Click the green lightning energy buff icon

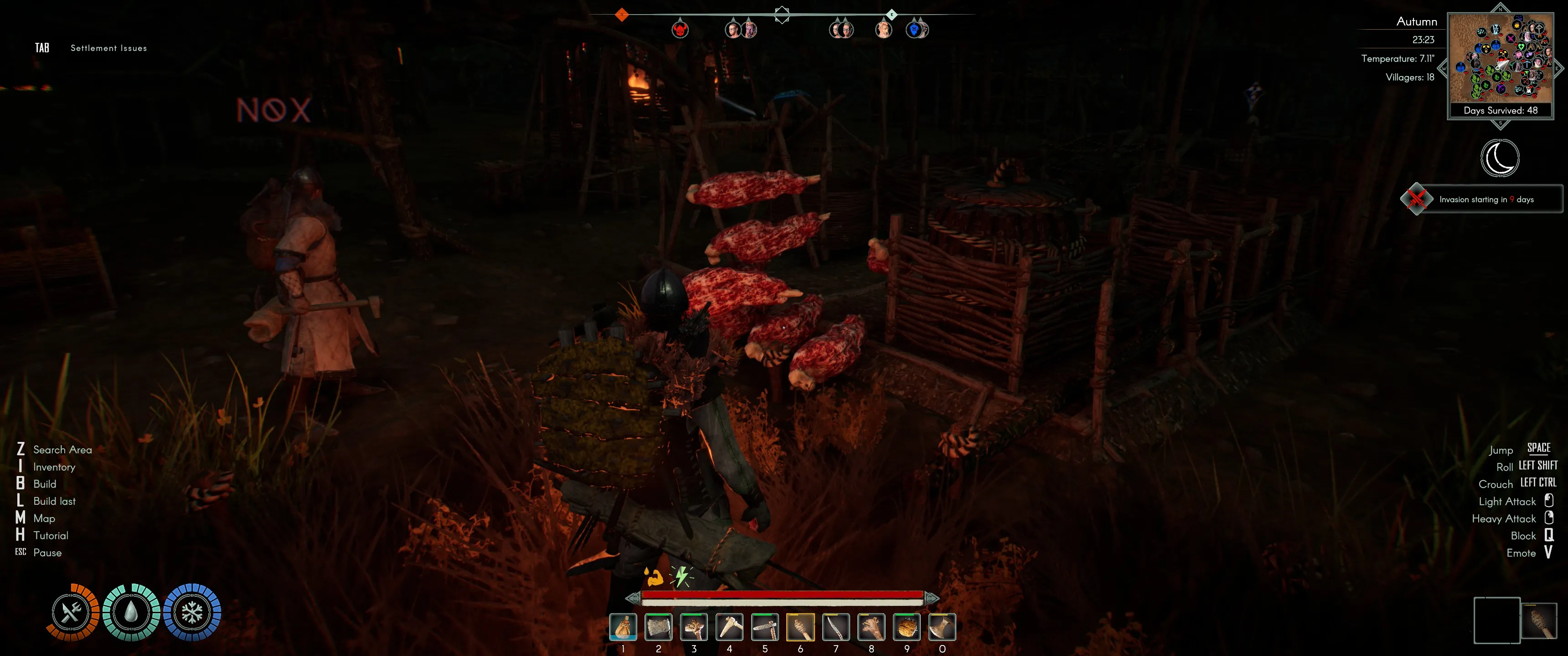click(x=681, y=576)
